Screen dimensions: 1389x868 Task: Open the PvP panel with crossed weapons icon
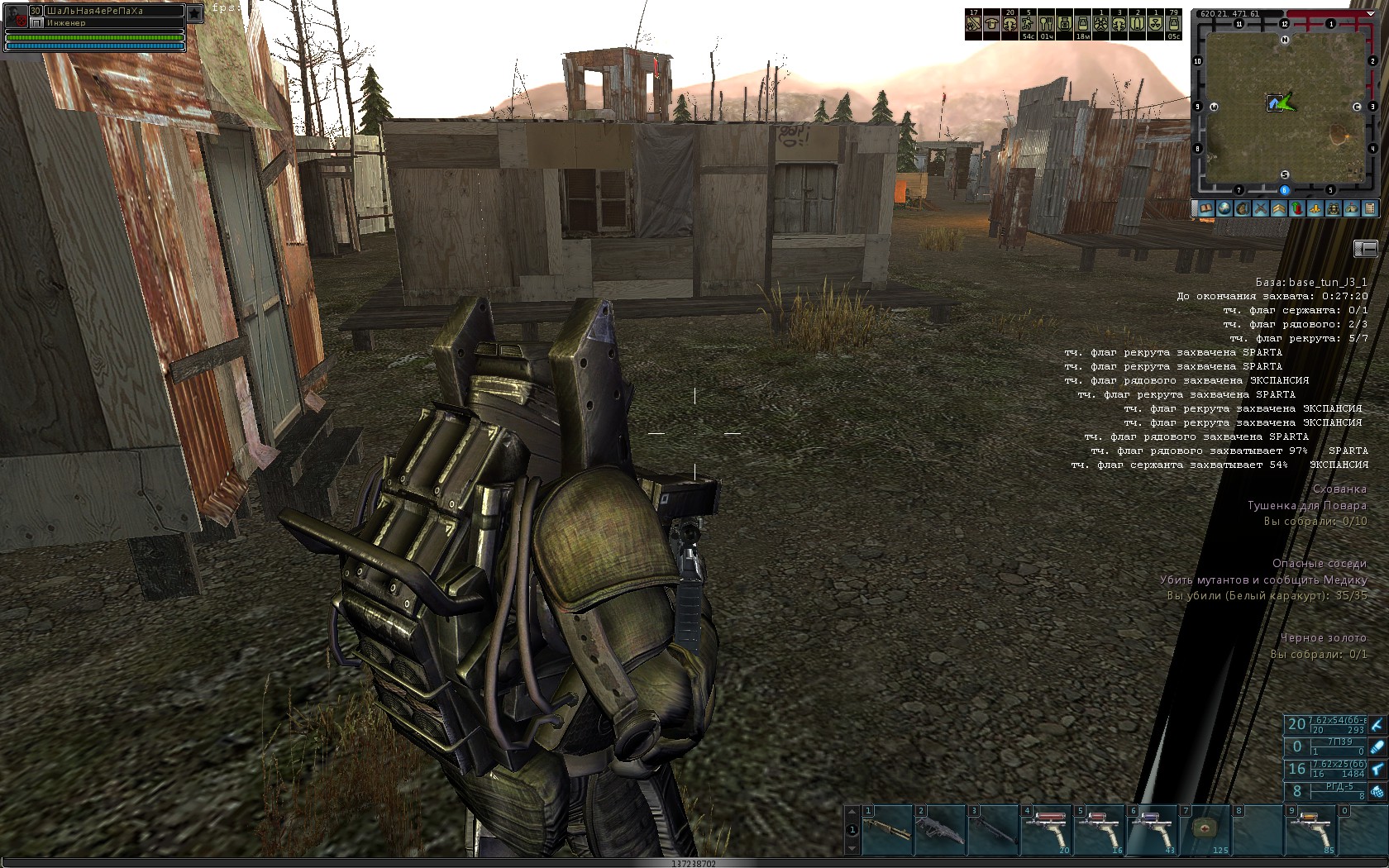click(1261, 208)
